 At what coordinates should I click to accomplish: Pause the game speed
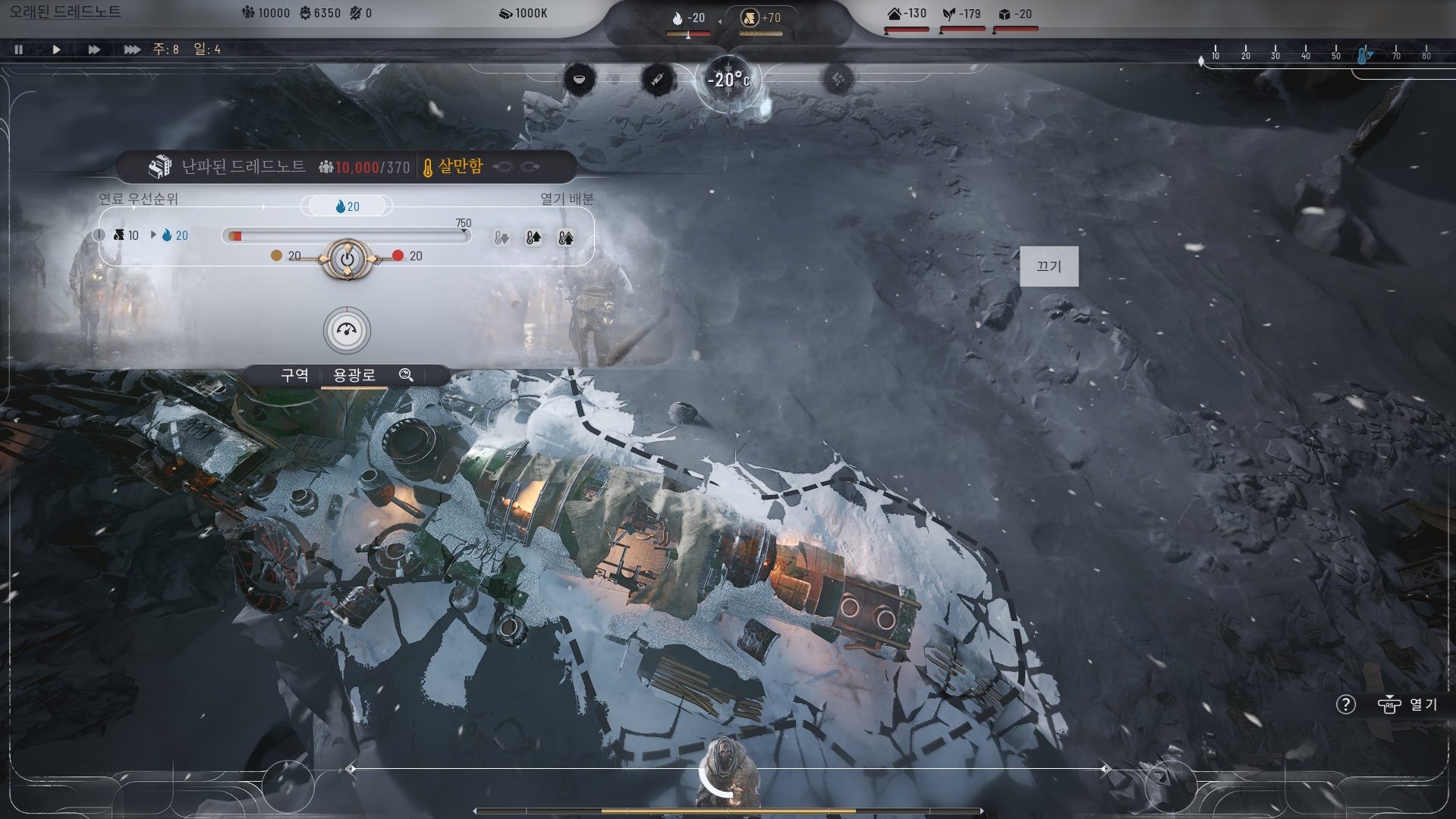point(19,49)
